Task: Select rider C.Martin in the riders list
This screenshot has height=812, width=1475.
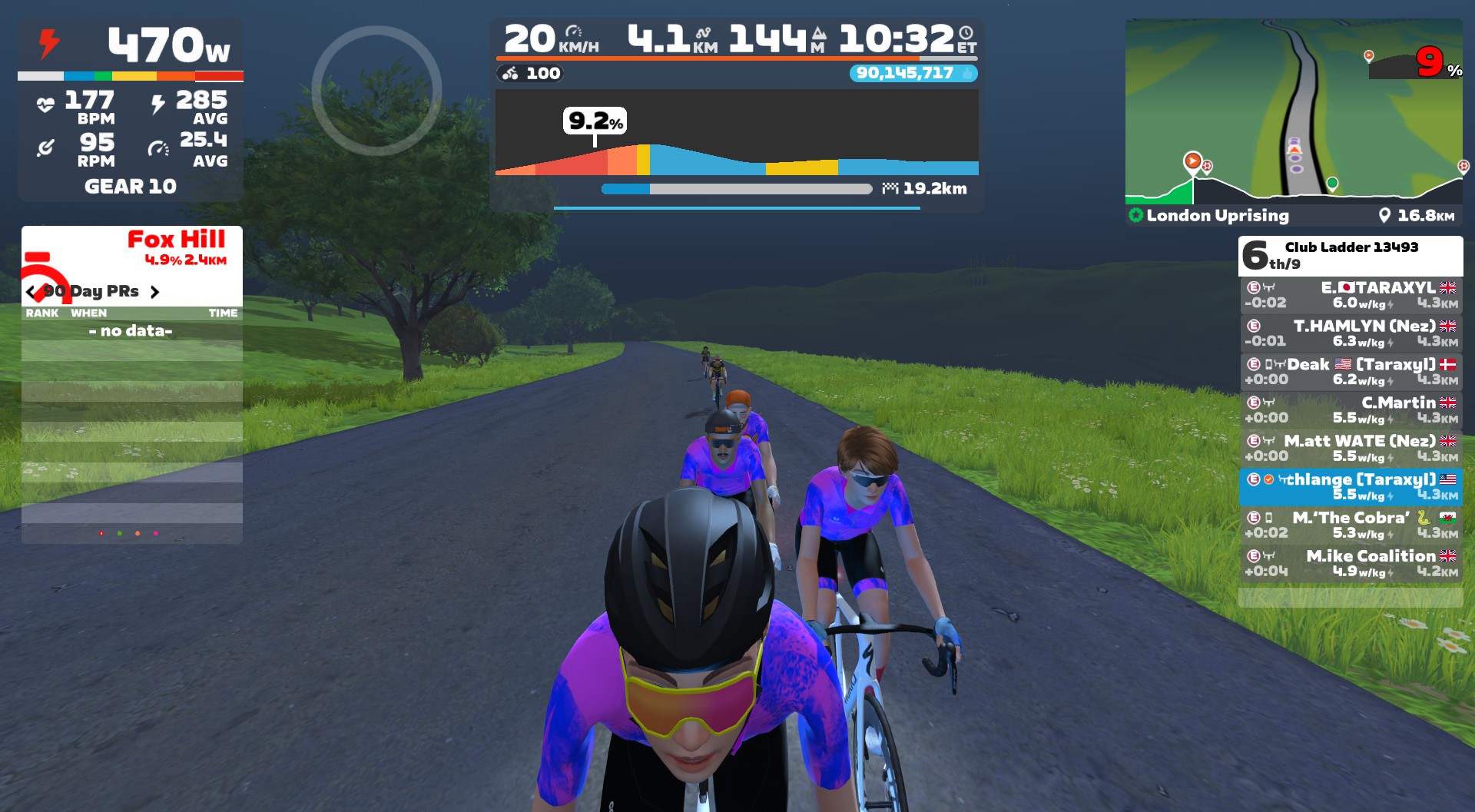Action: [1350, 410]
